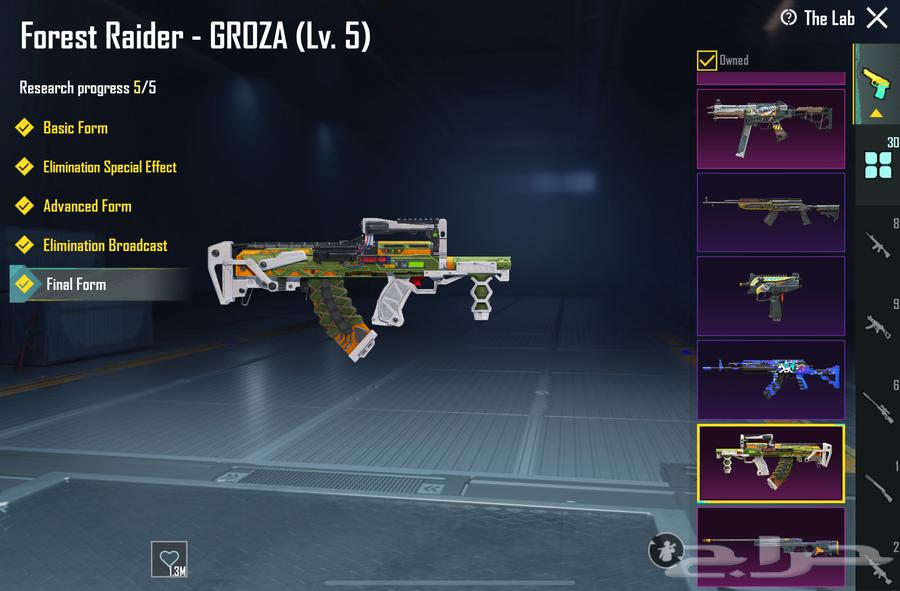View the Elimination Special Effect stage

(x=109, y=167)
